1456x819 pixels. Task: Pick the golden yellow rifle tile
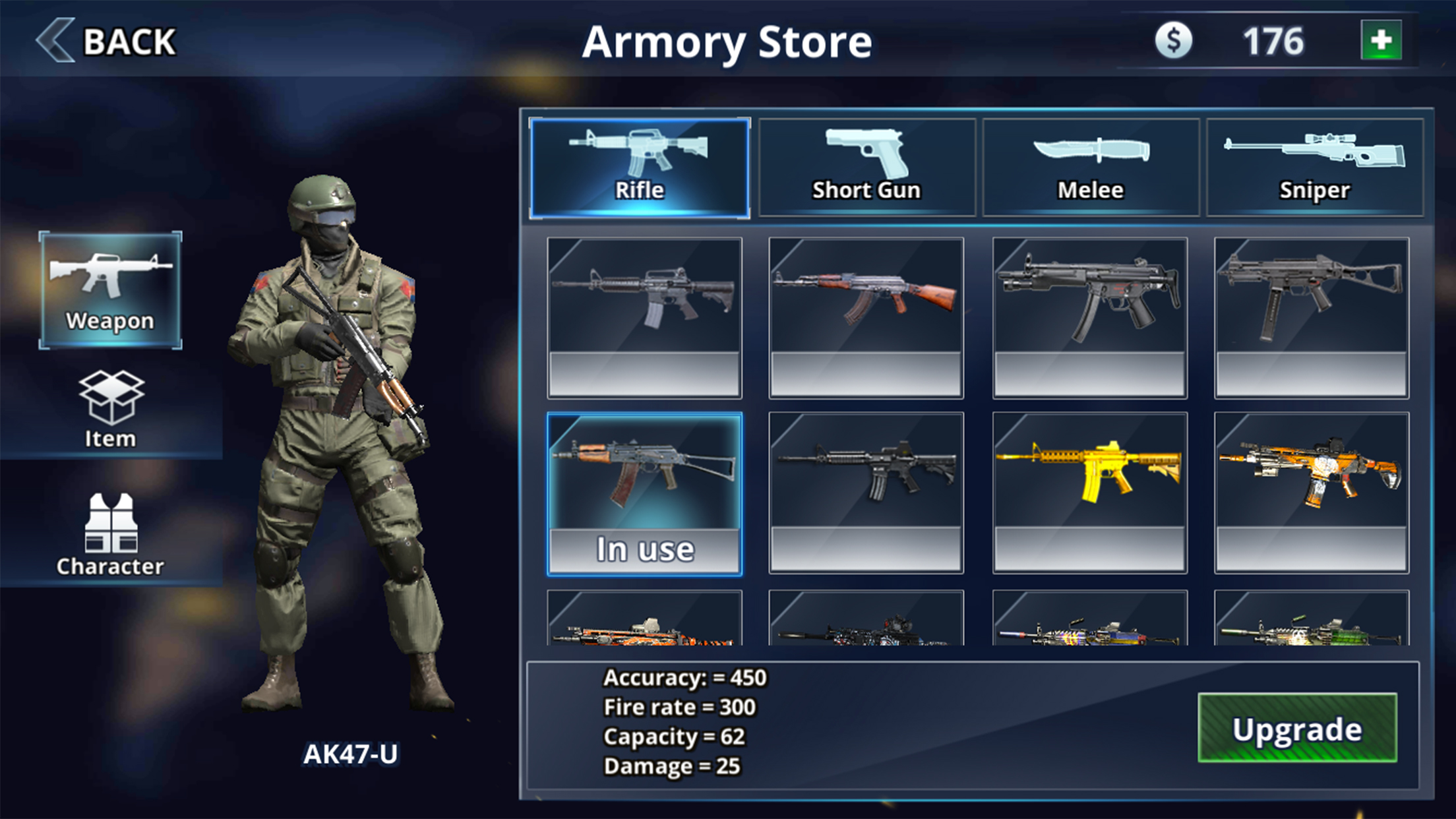(x=1089, y=492)
